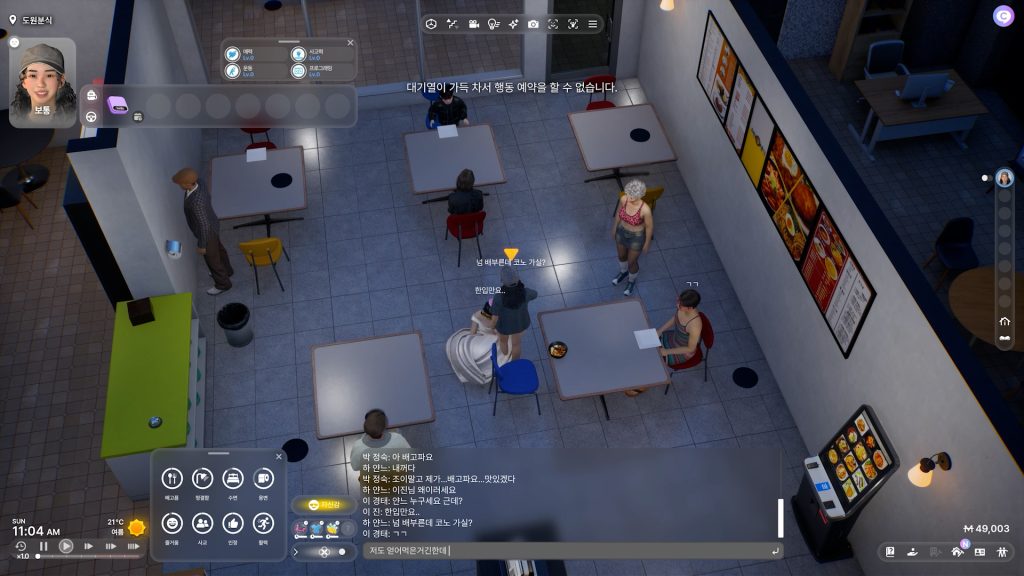The height and width of the screenshot is (576, 1024).
Task: Click the house icon in right sidebar
Action: point(1004,322)
